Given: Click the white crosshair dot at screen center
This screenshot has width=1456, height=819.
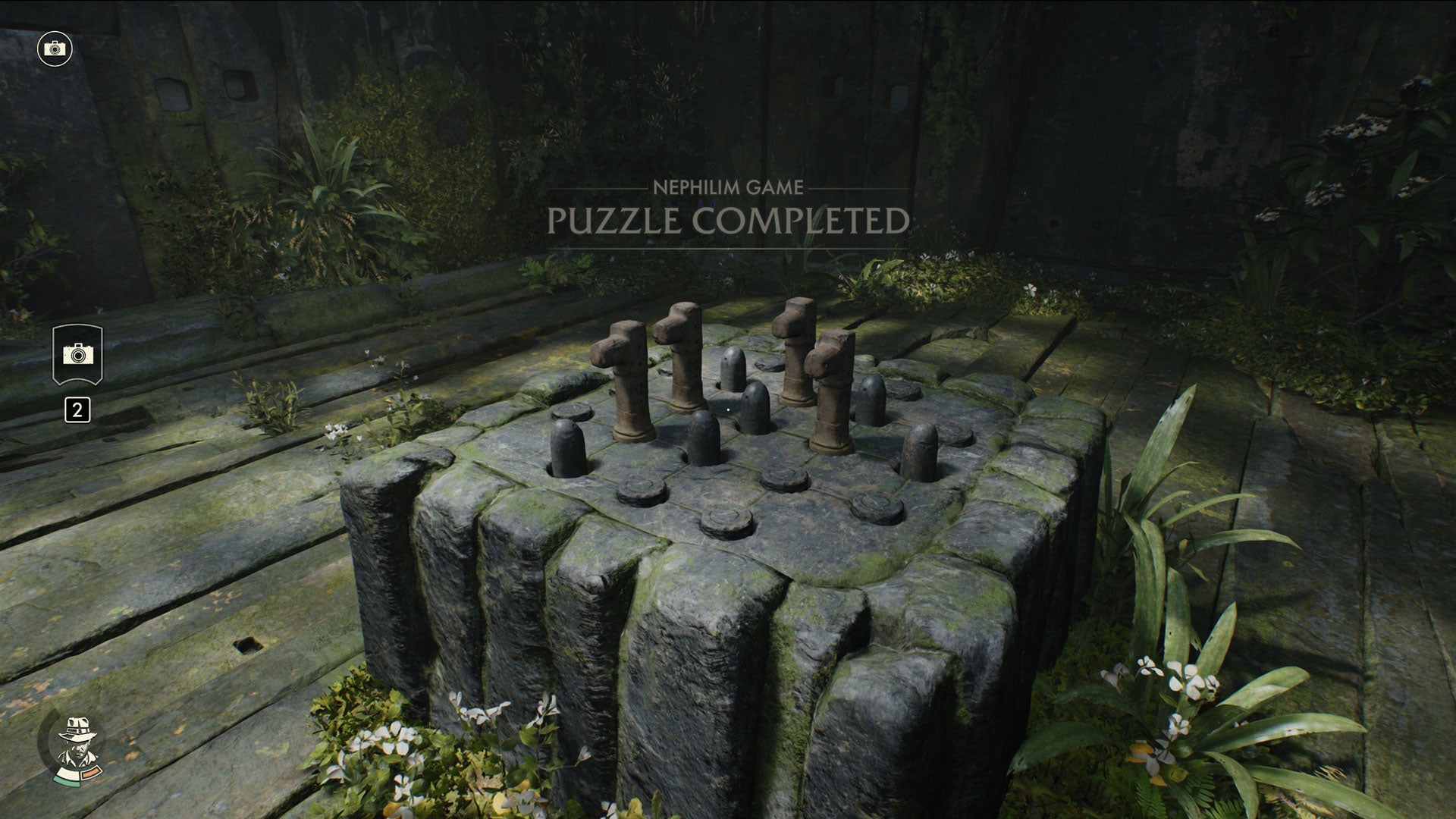Looking at the screenshot, I should click(x=727, y=409).
